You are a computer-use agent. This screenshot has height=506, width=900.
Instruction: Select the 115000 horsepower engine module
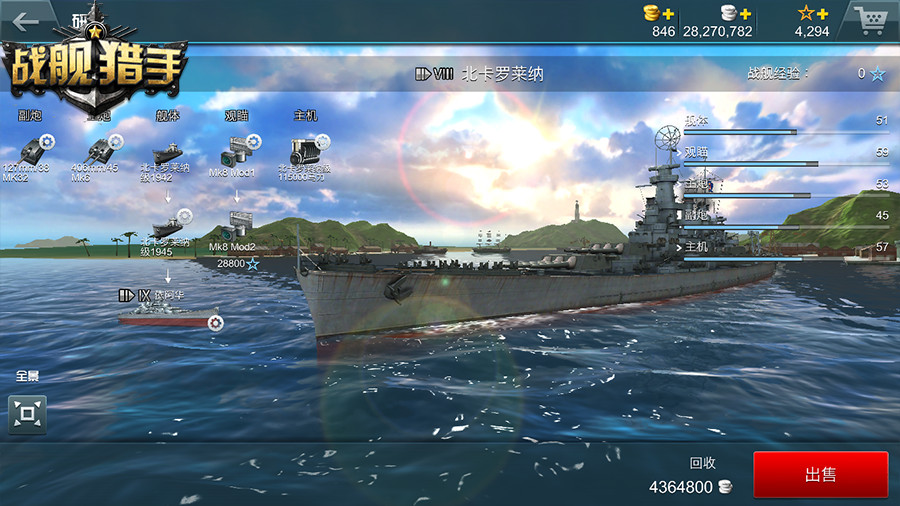click(x=306, y=151)
